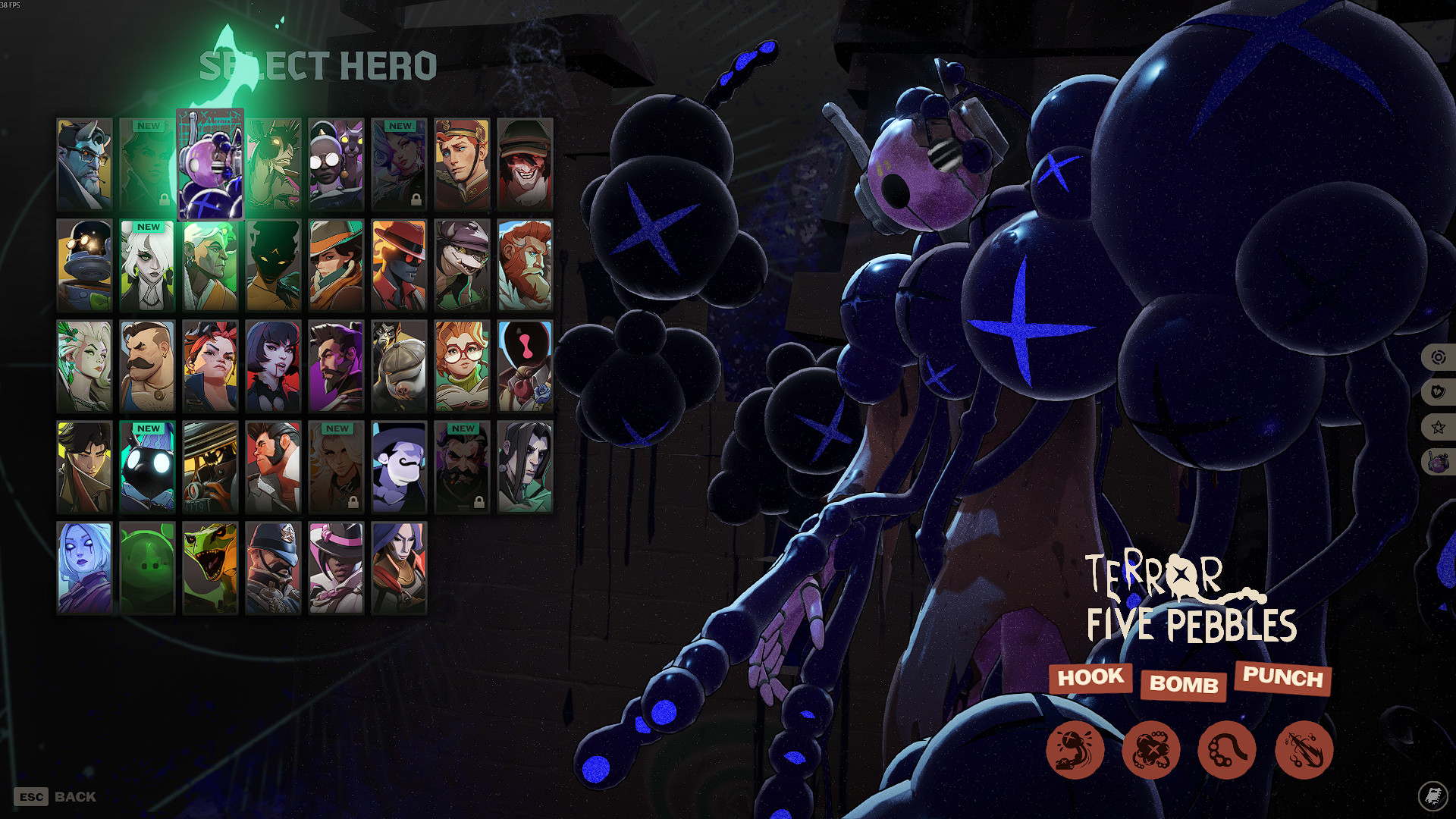Select the green goo hero in the bottom row

147,566
